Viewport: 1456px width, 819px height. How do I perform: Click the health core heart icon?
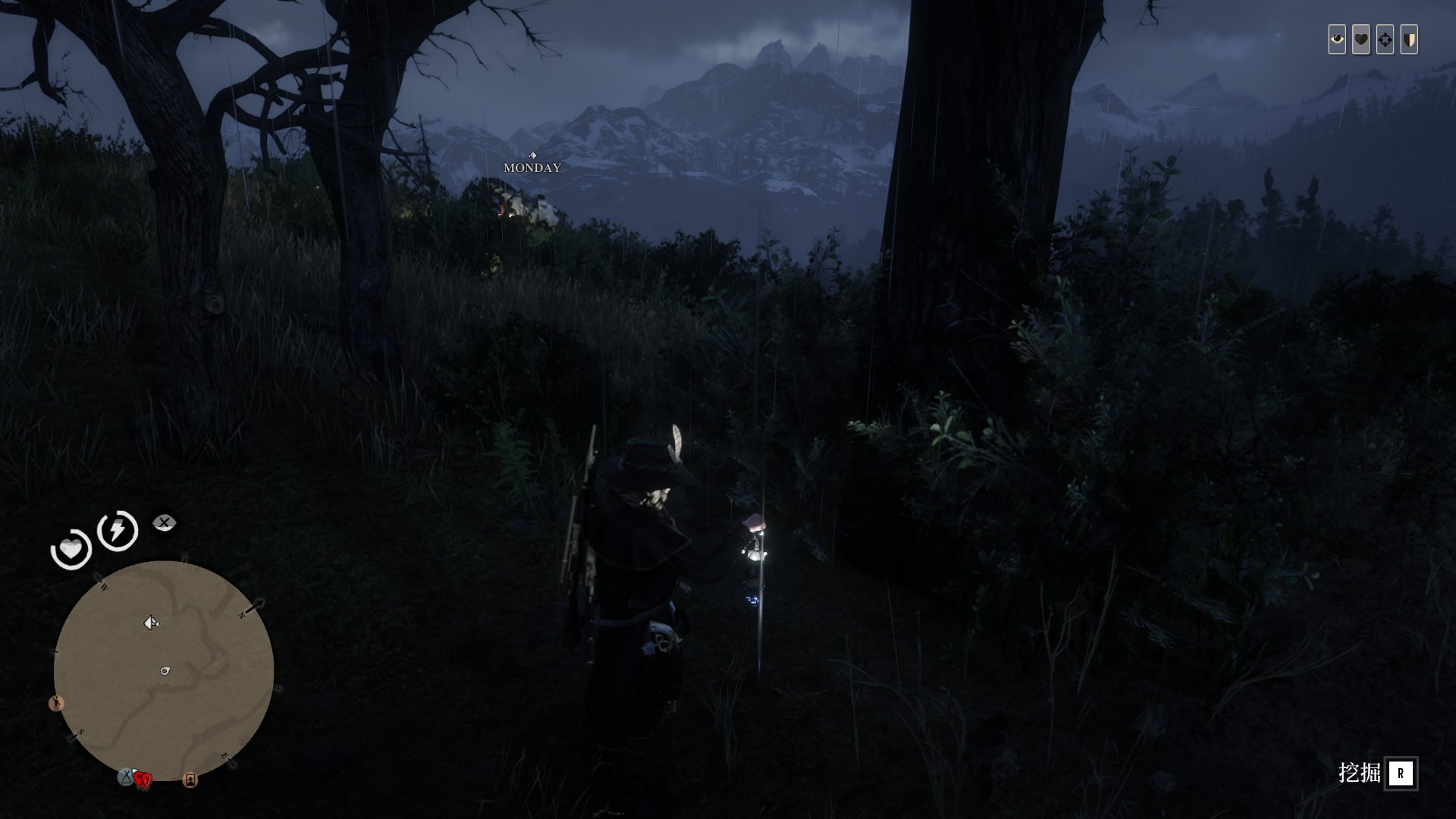[x=71, y=548]
